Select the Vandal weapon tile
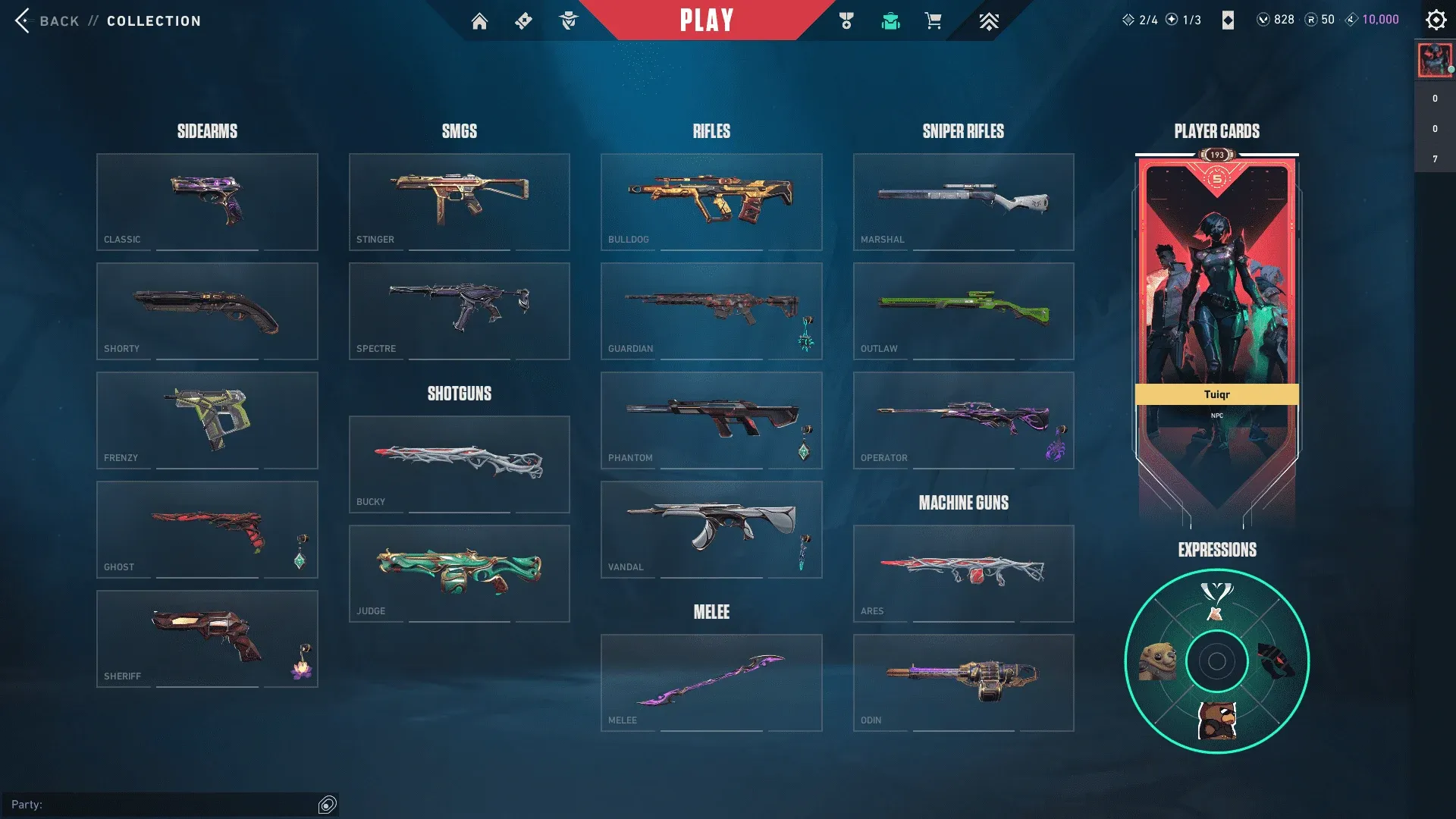This screenshot has width=1456, height=819. (711, 529)
